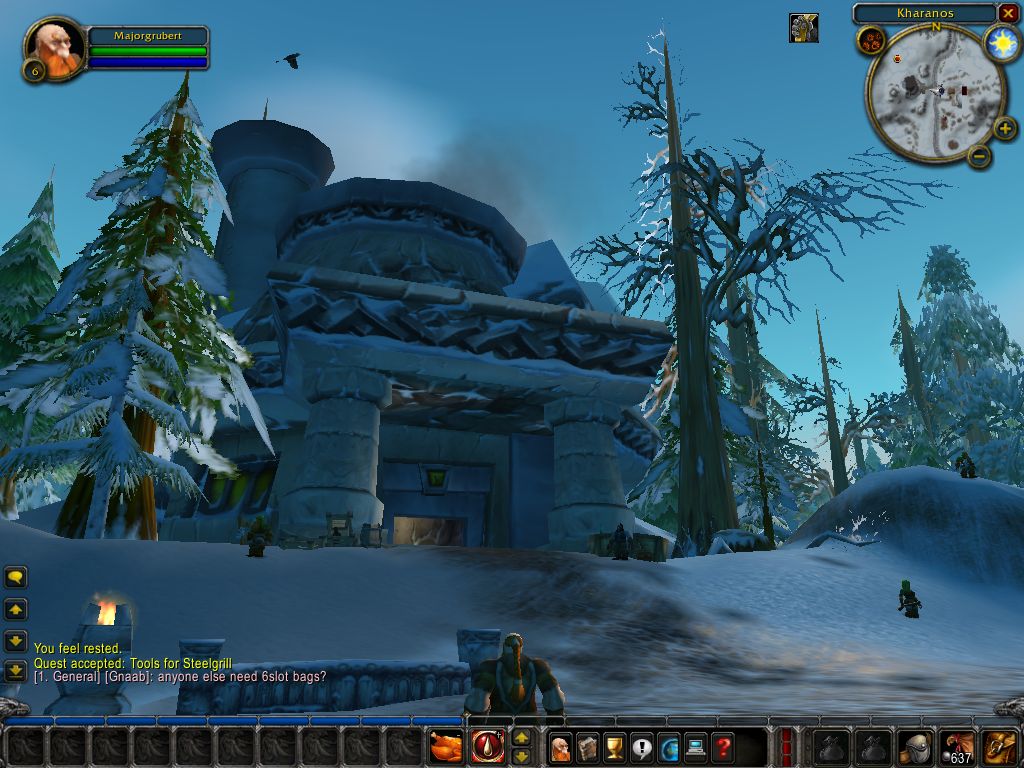Select the buff icon beside the minimap
This screenshot has width=1024, height=768.
point(803,28)
